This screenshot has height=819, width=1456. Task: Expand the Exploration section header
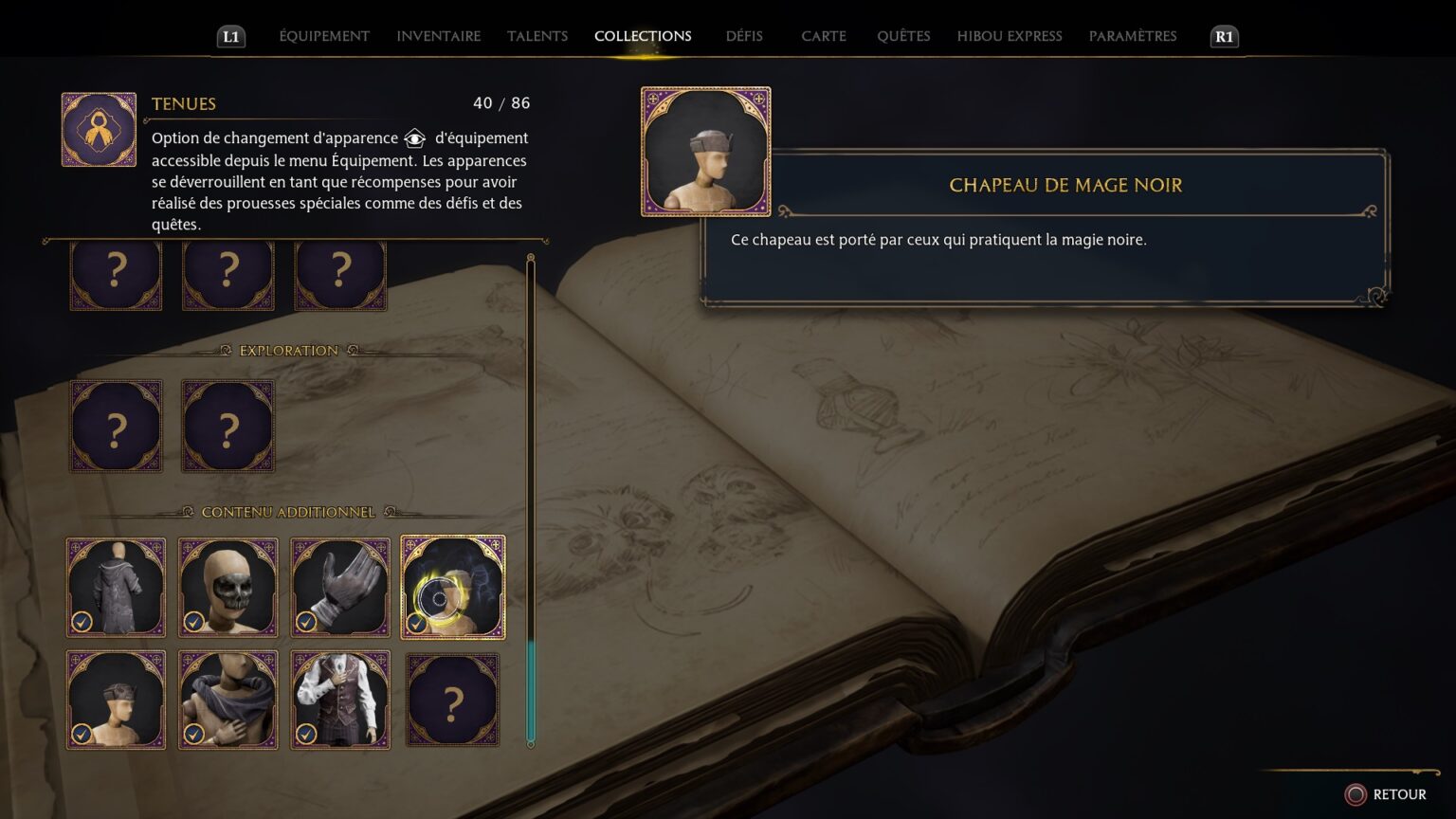(287, 350)
